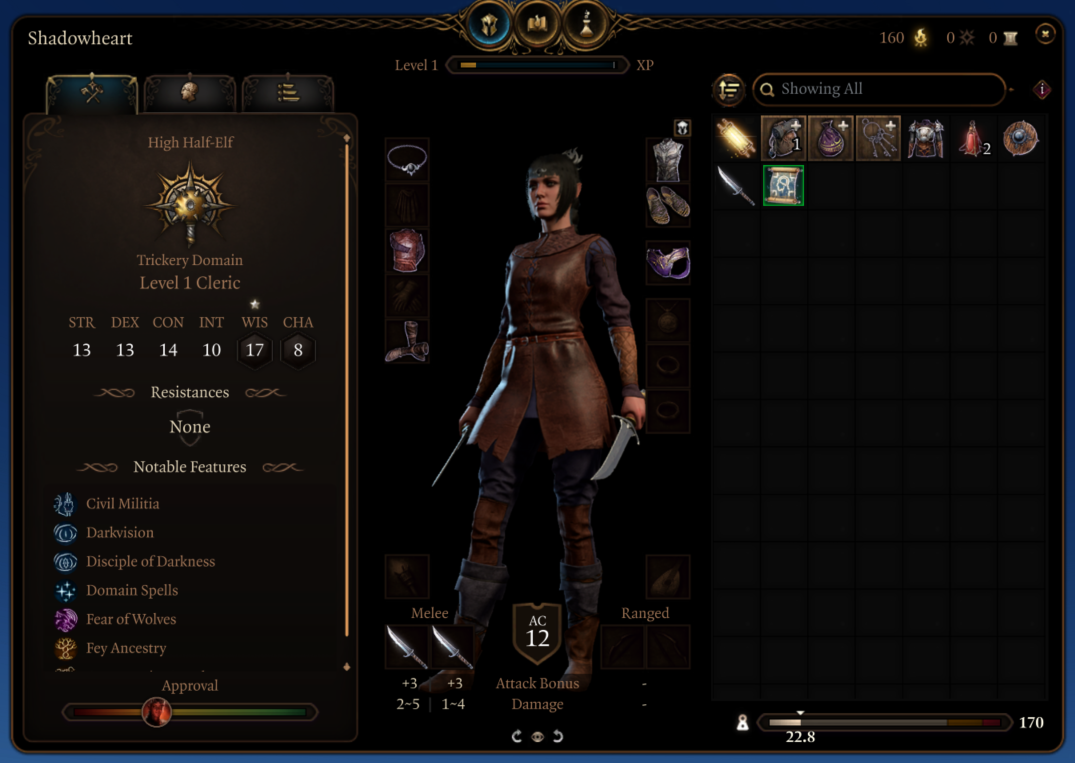Open the spellbook icon at top
Viewport: 1075px width, 763px height.
click(537, 23)
